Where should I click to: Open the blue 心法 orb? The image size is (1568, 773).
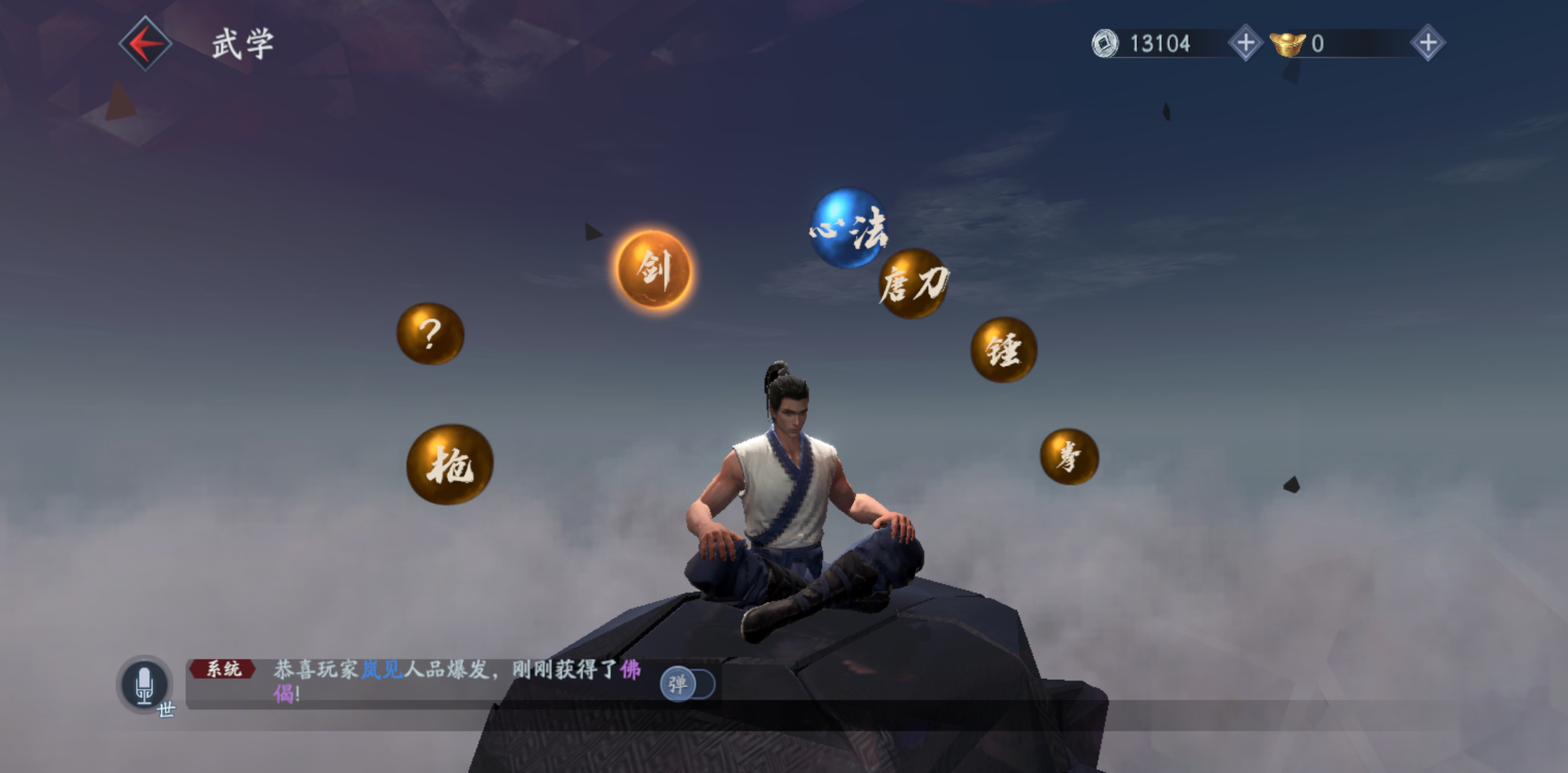tap(848, 228)
